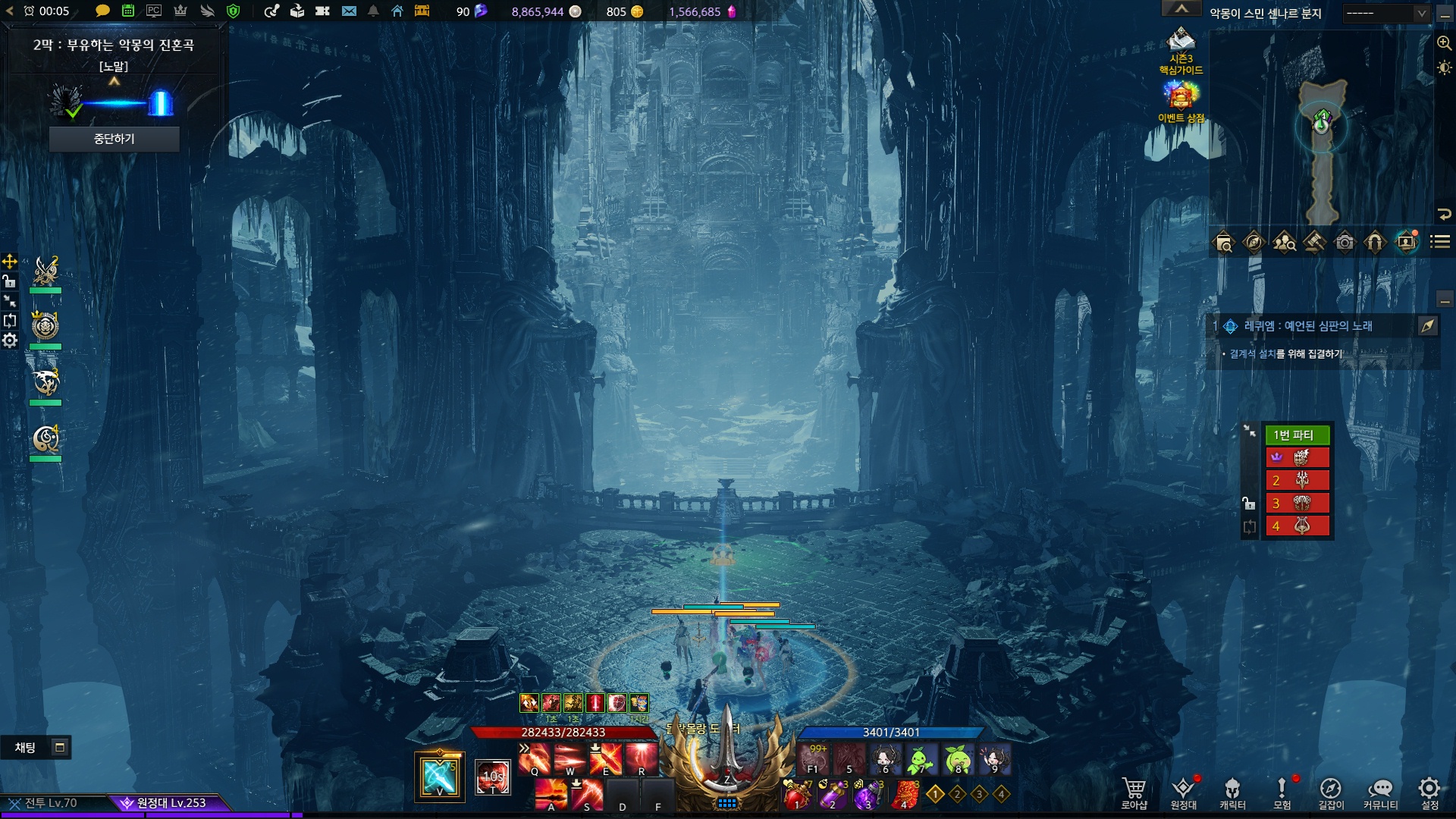Image resolution: width=1456 pixels, height=819 pixels.
Task: Activate the skill in the R slot
Action: [x=642, y=759]
